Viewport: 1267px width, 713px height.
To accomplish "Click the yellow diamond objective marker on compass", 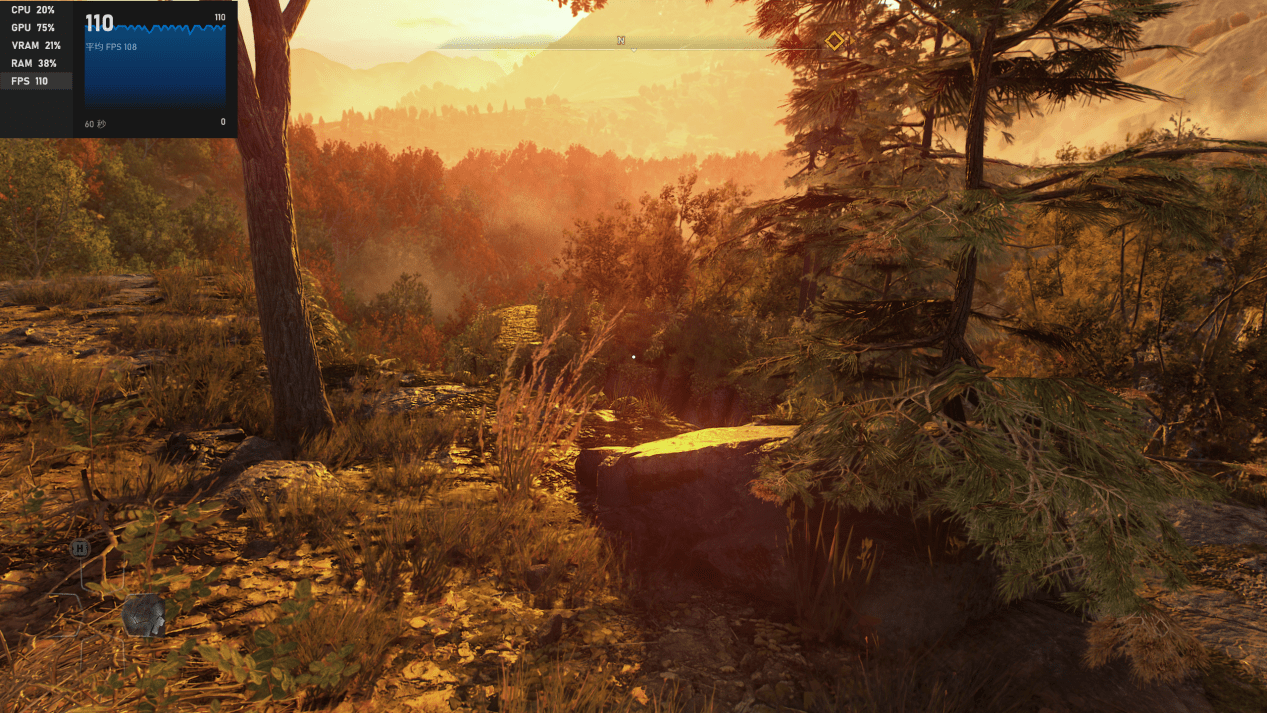I will [x=834, y=41].
